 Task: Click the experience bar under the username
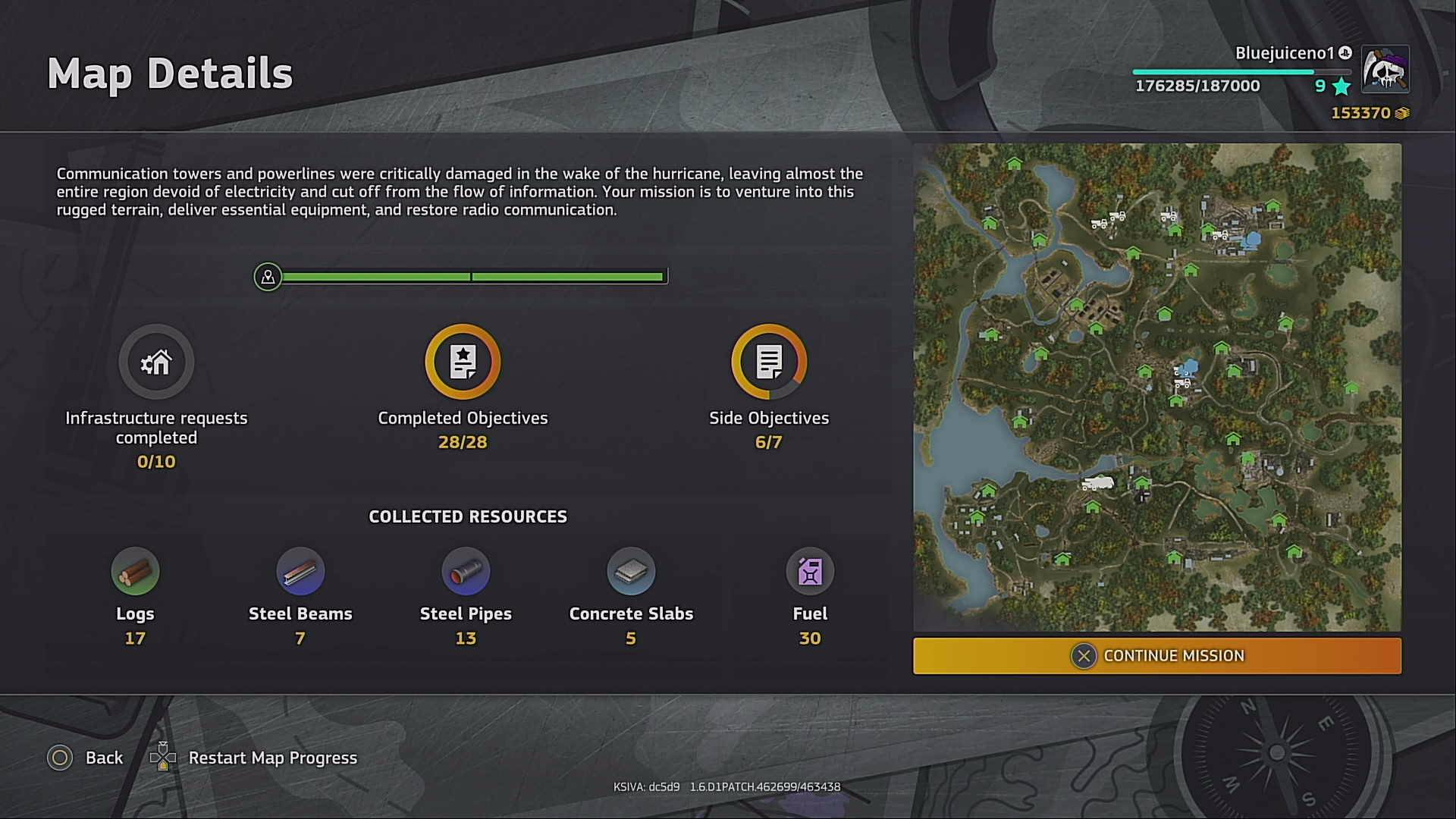click(1243, 71)
